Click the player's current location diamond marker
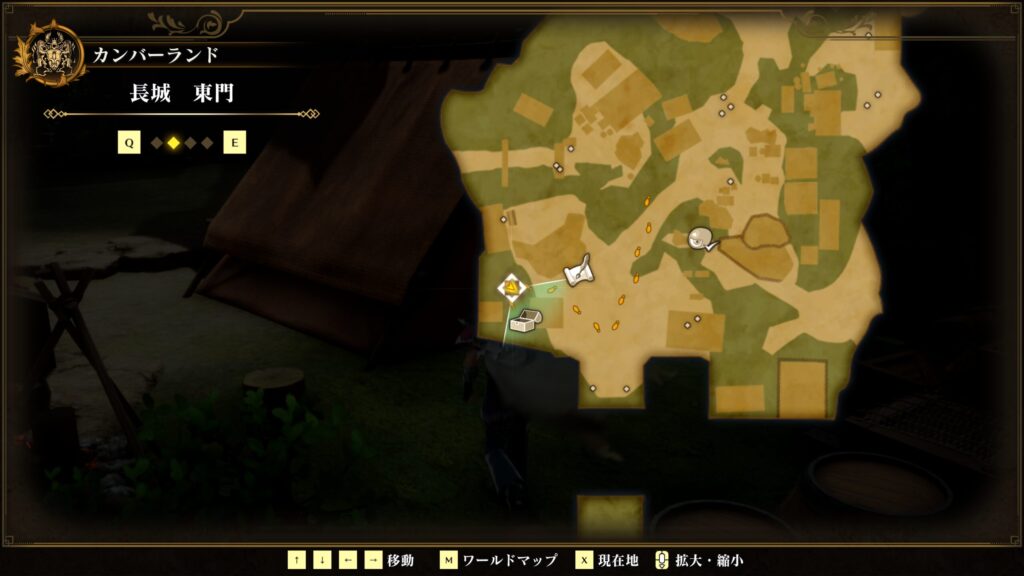 [512, 289]
